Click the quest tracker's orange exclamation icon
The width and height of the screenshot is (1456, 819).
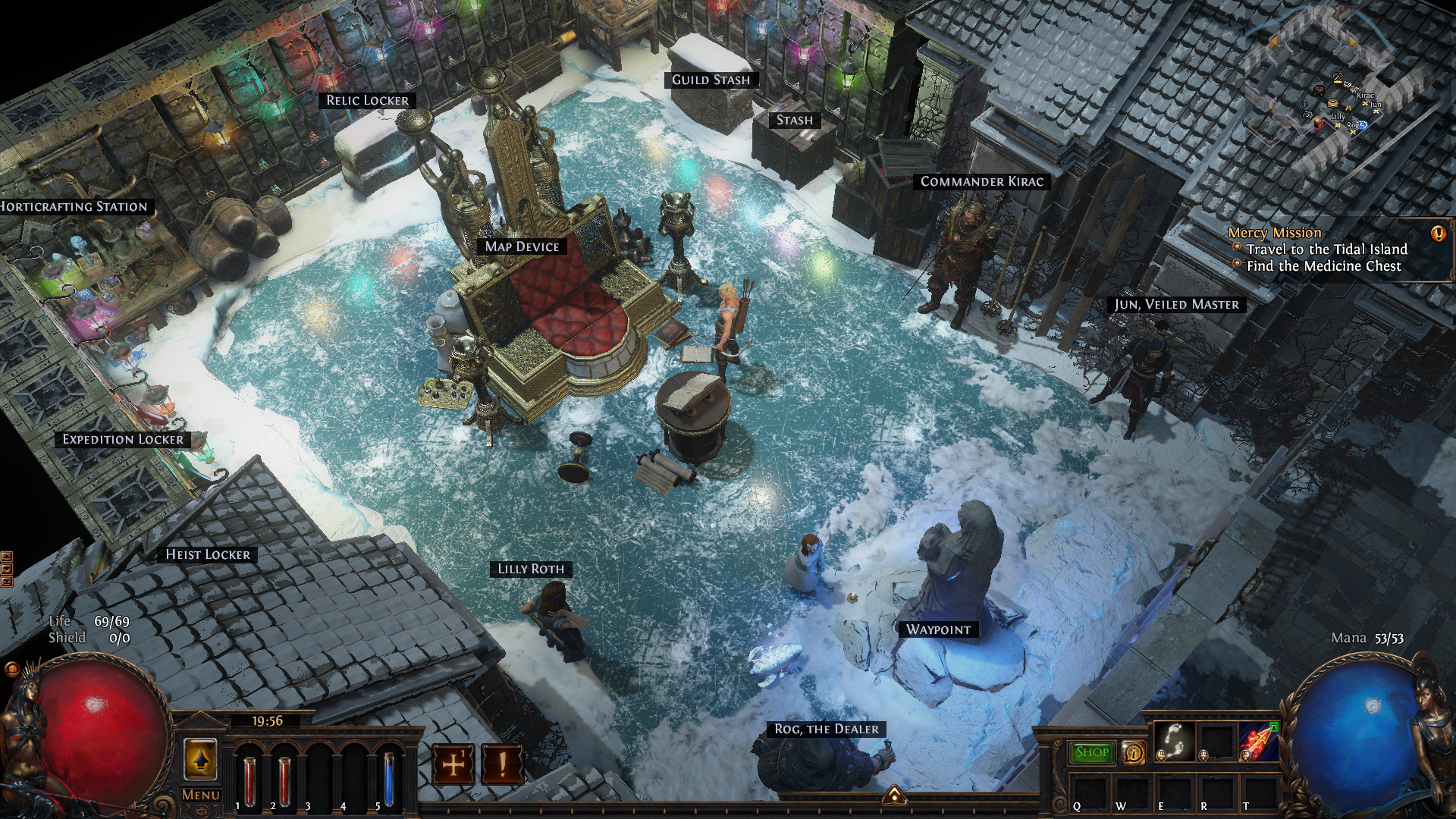point(1438,234)
